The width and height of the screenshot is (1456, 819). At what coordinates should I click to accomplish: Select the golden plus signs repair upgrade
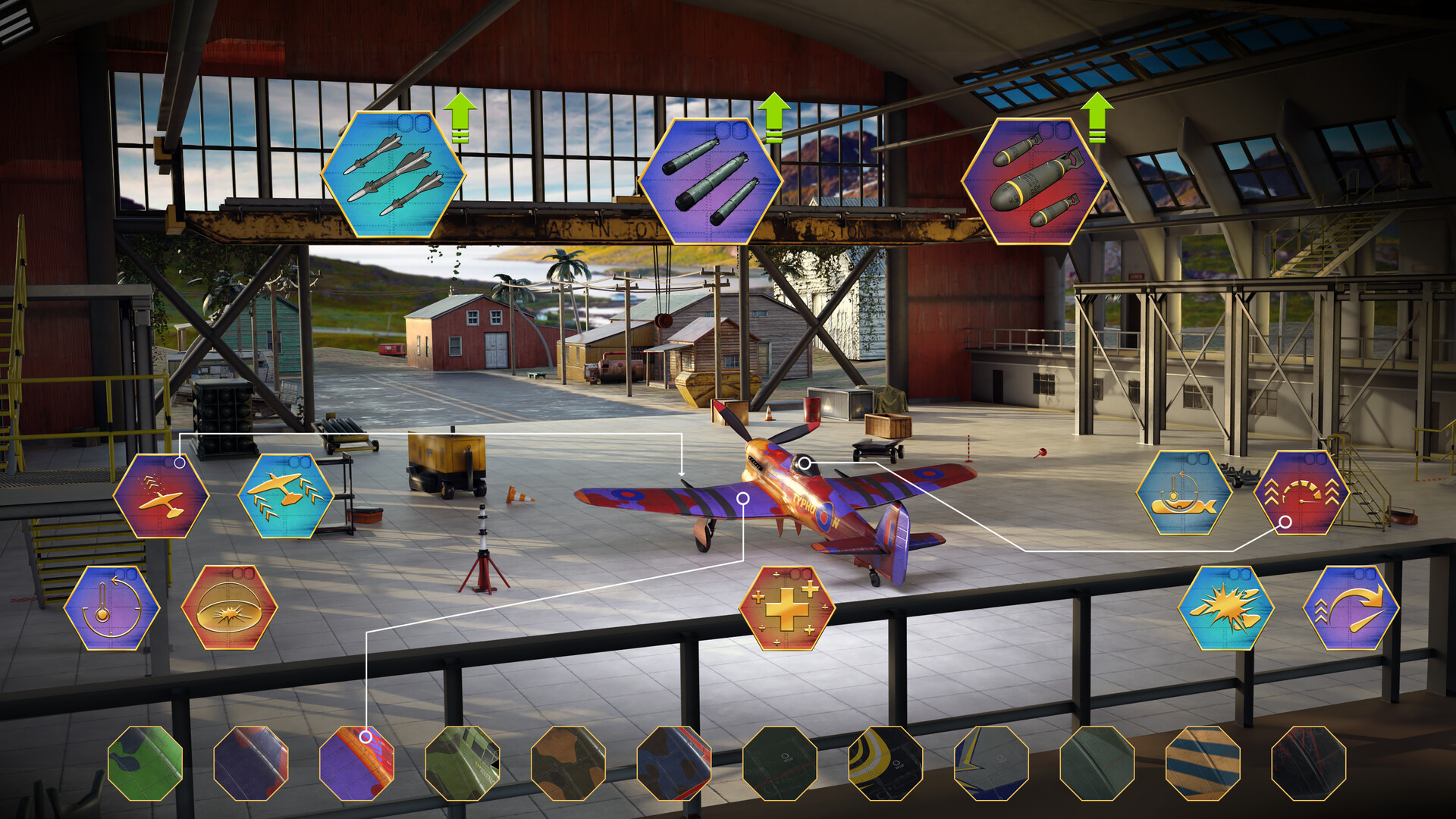coord(786,607)
